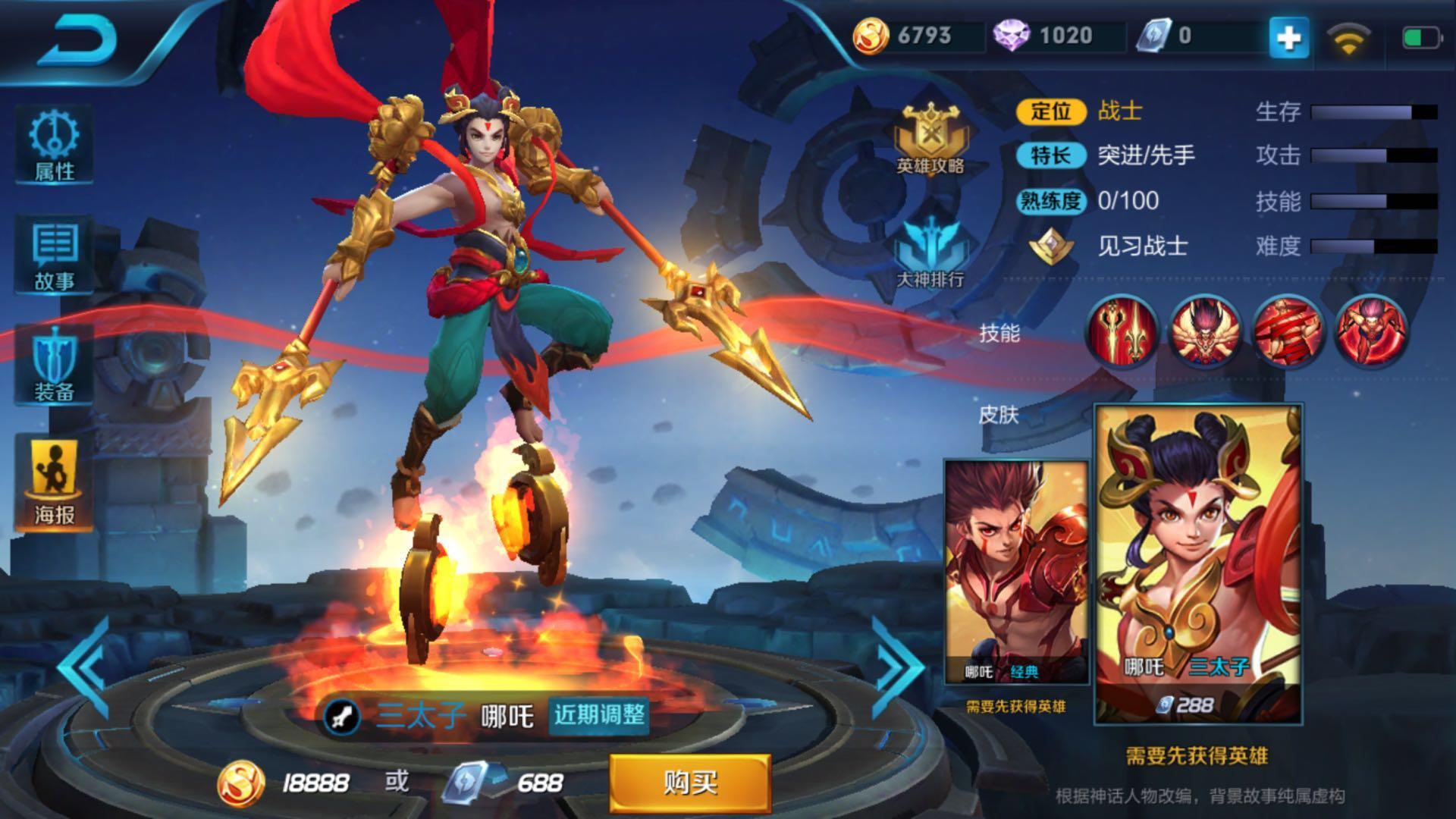Buy the hero with the 购买 button
This screenshot has width=1456, height=819.
(x=690, y=782)
